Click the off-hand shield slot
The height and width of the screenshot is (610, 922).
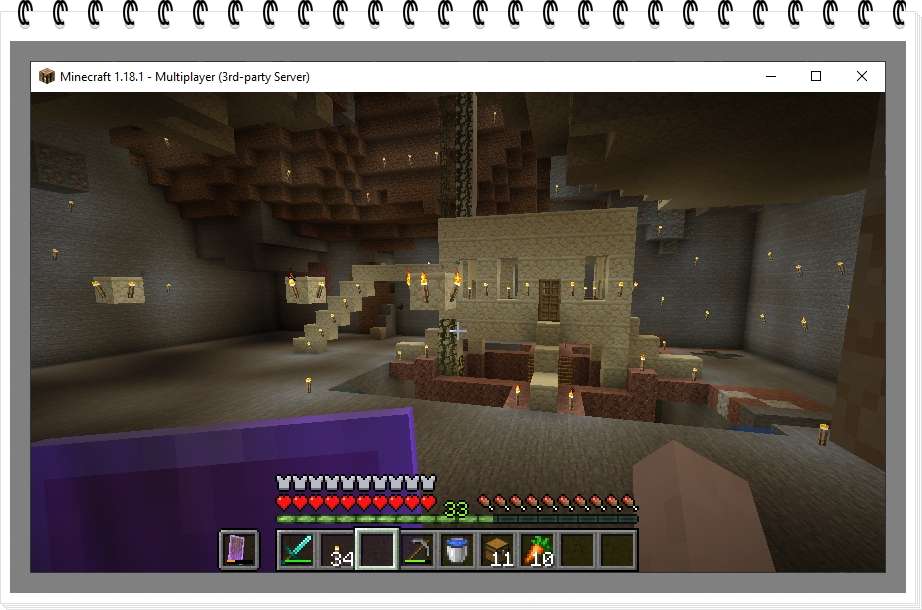[239, 550]
